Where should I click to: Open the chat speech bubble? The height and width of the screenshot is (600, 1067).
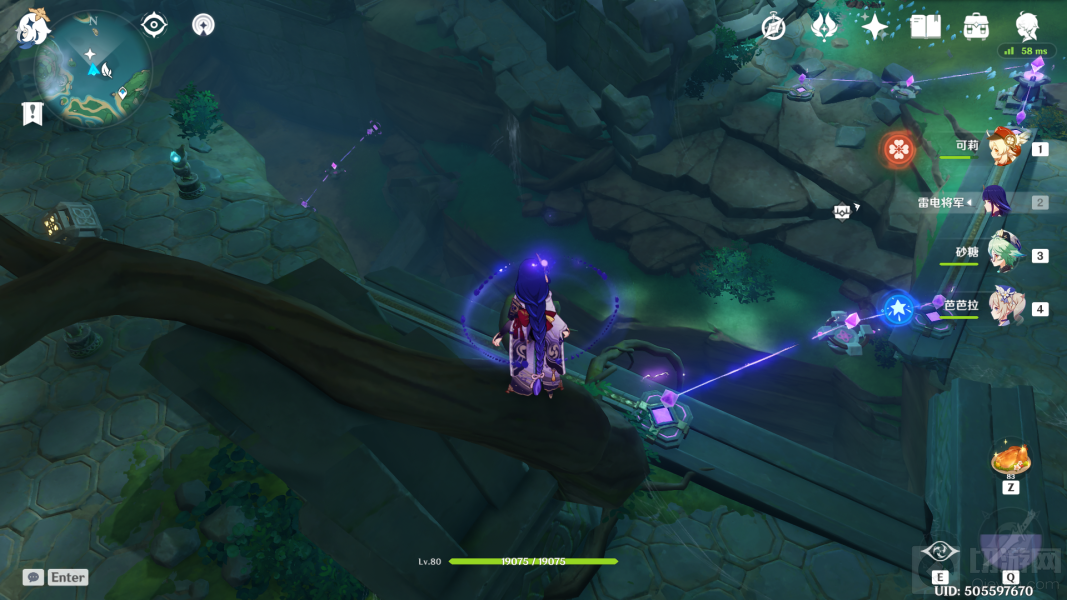pos(33,577)
